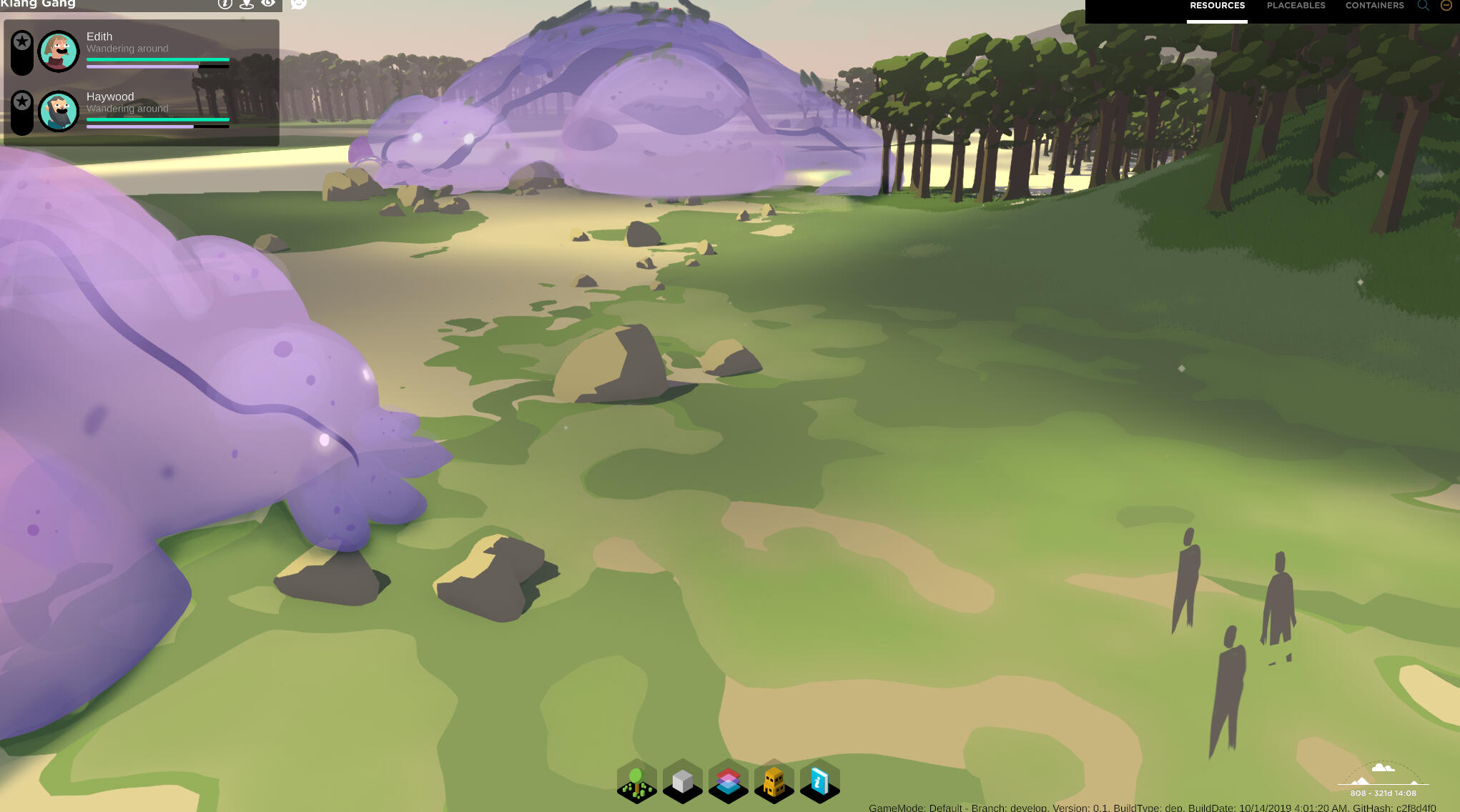Select Edith's portrait
Screen dimensions: 1460x812
click(59, 51)
